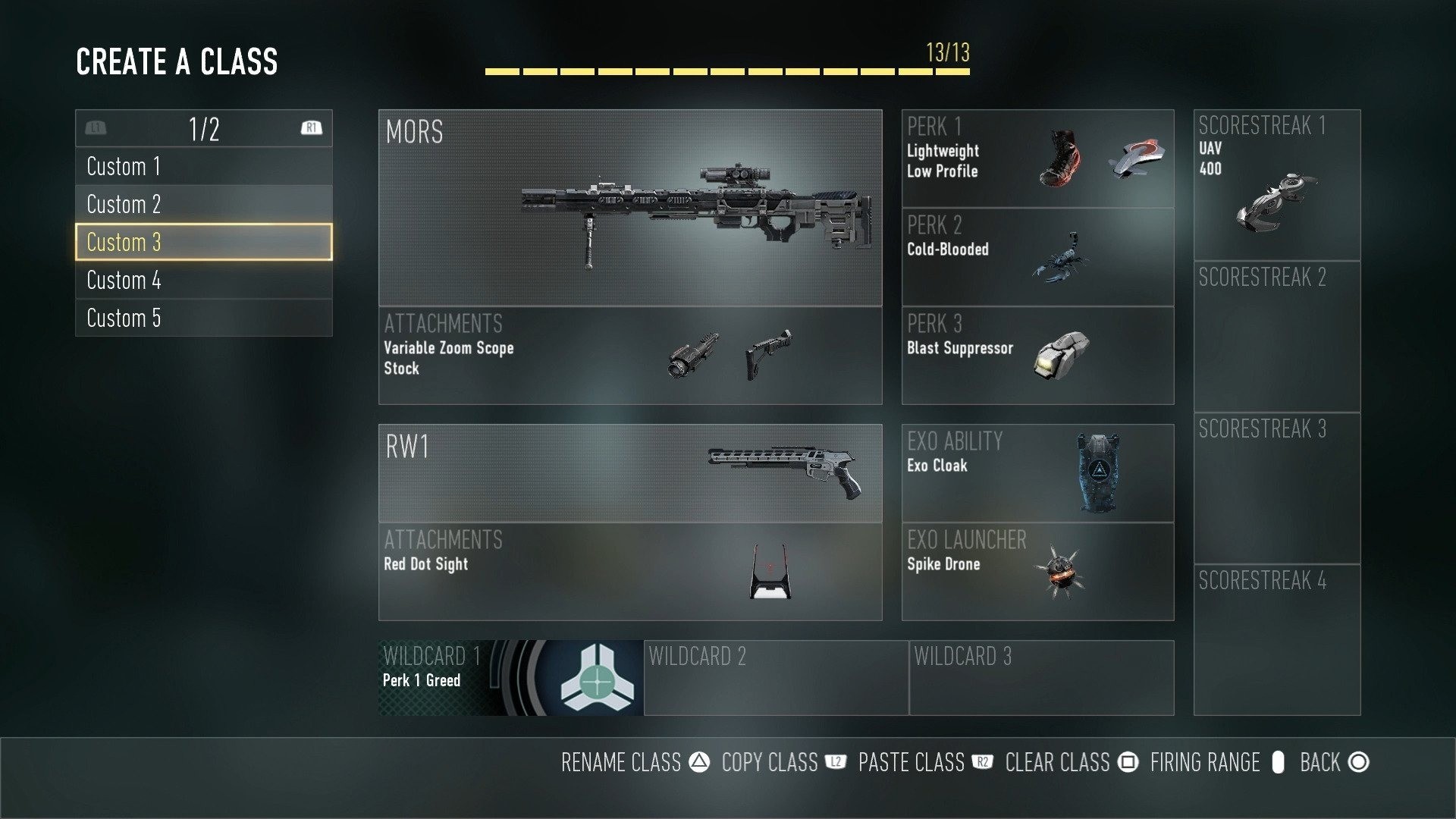This screenshot has width=1456, height=819.
Task: Click the 13/13 progress bar
Action: click(726, 71)
